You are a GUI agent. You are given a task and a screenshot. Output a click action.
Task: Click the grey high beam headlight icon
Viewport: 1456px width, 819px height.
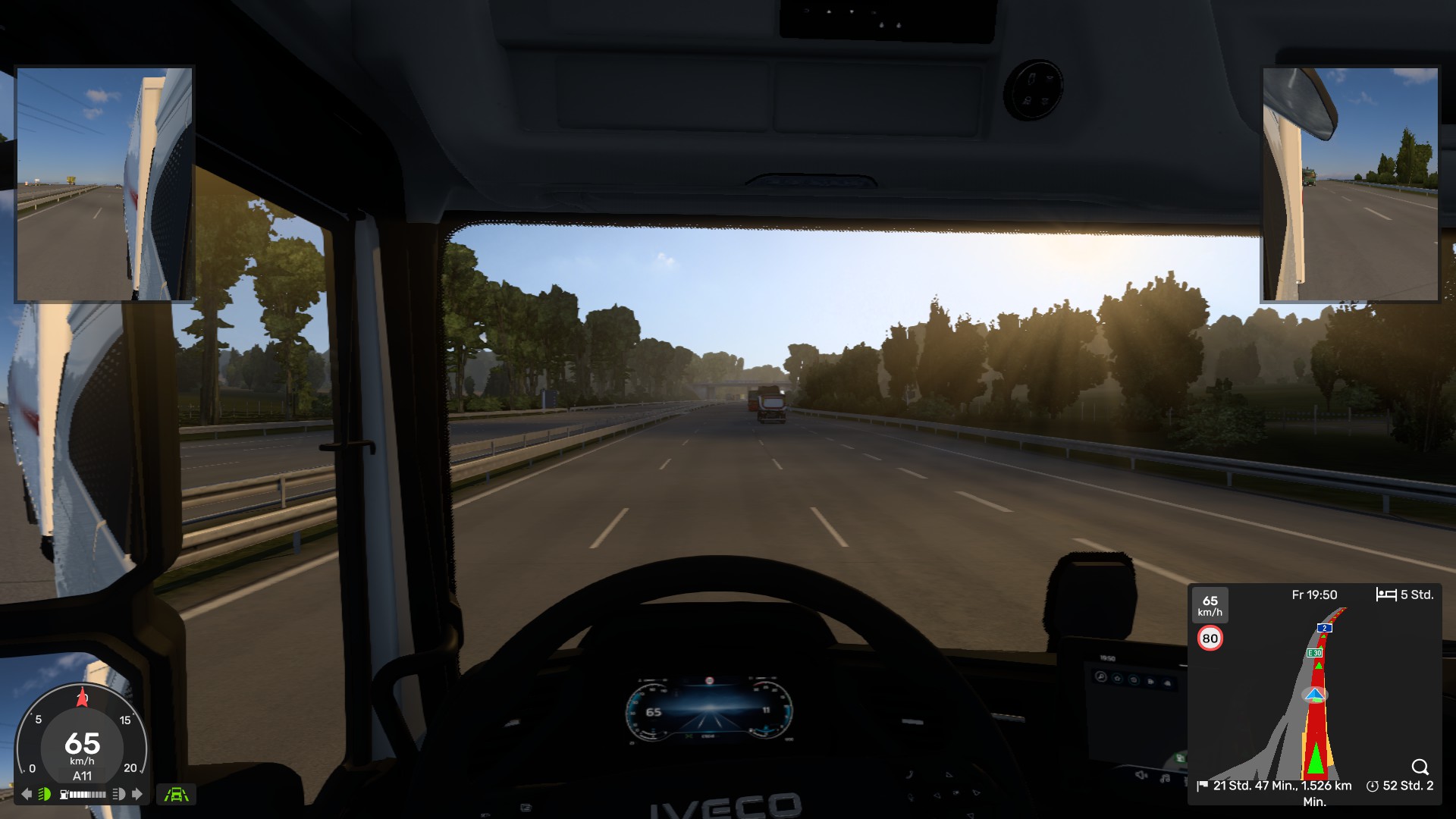tap(118, 794)
